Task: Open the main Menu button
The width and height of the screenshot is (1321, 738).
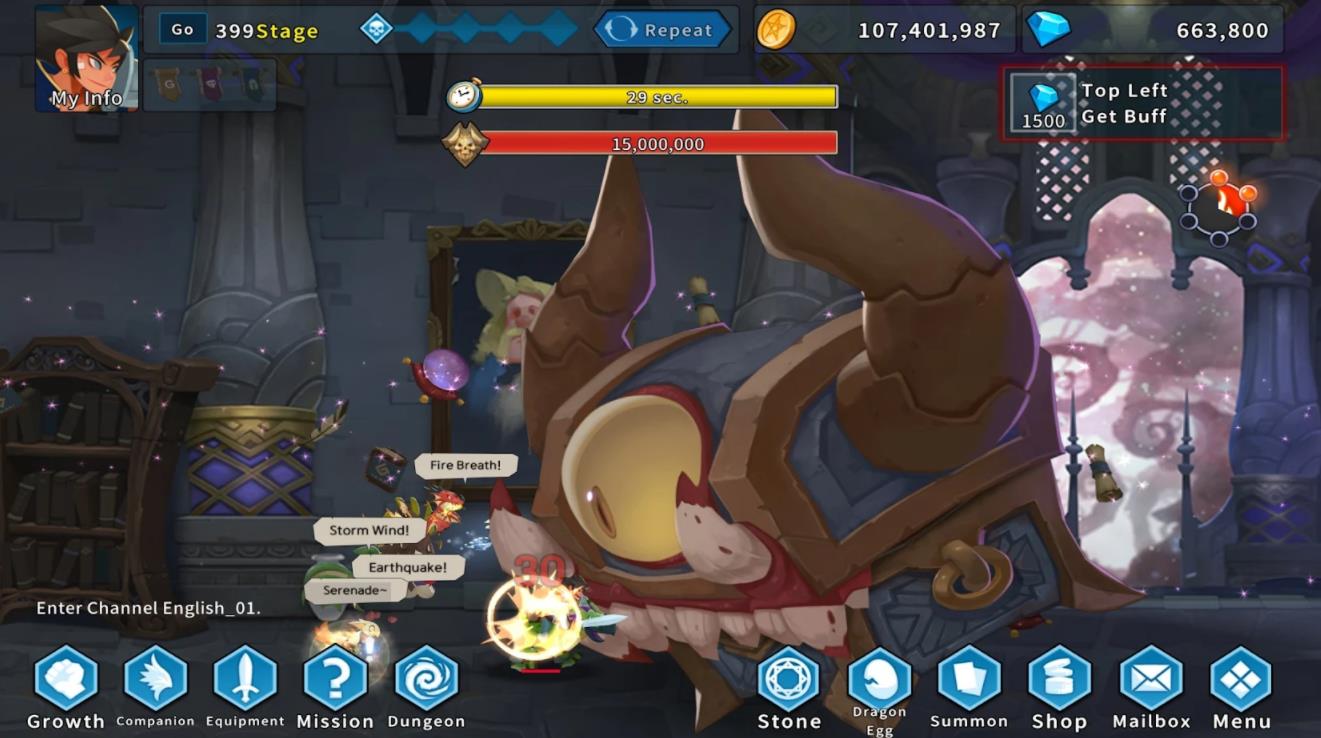Action: [1241, 680]
